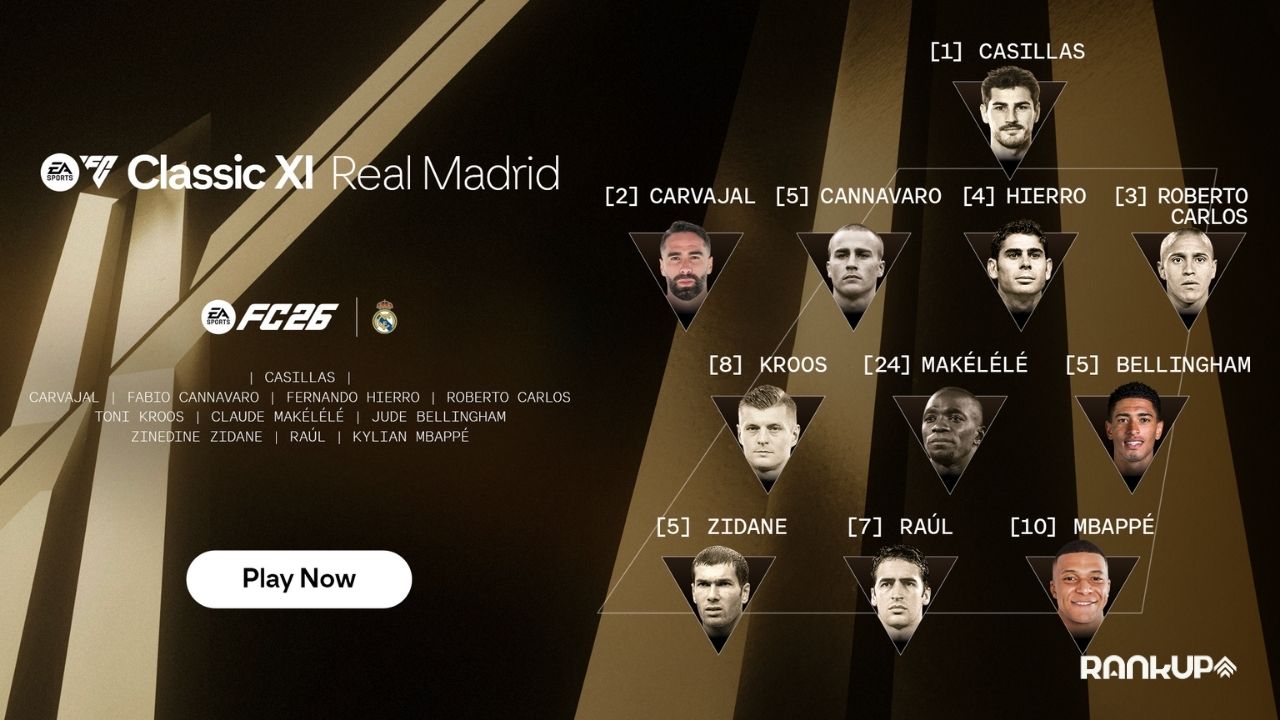Pick Hierro's player portrait
Viewport: 1280px width, 720px height.
click(x=1020, y=264)
